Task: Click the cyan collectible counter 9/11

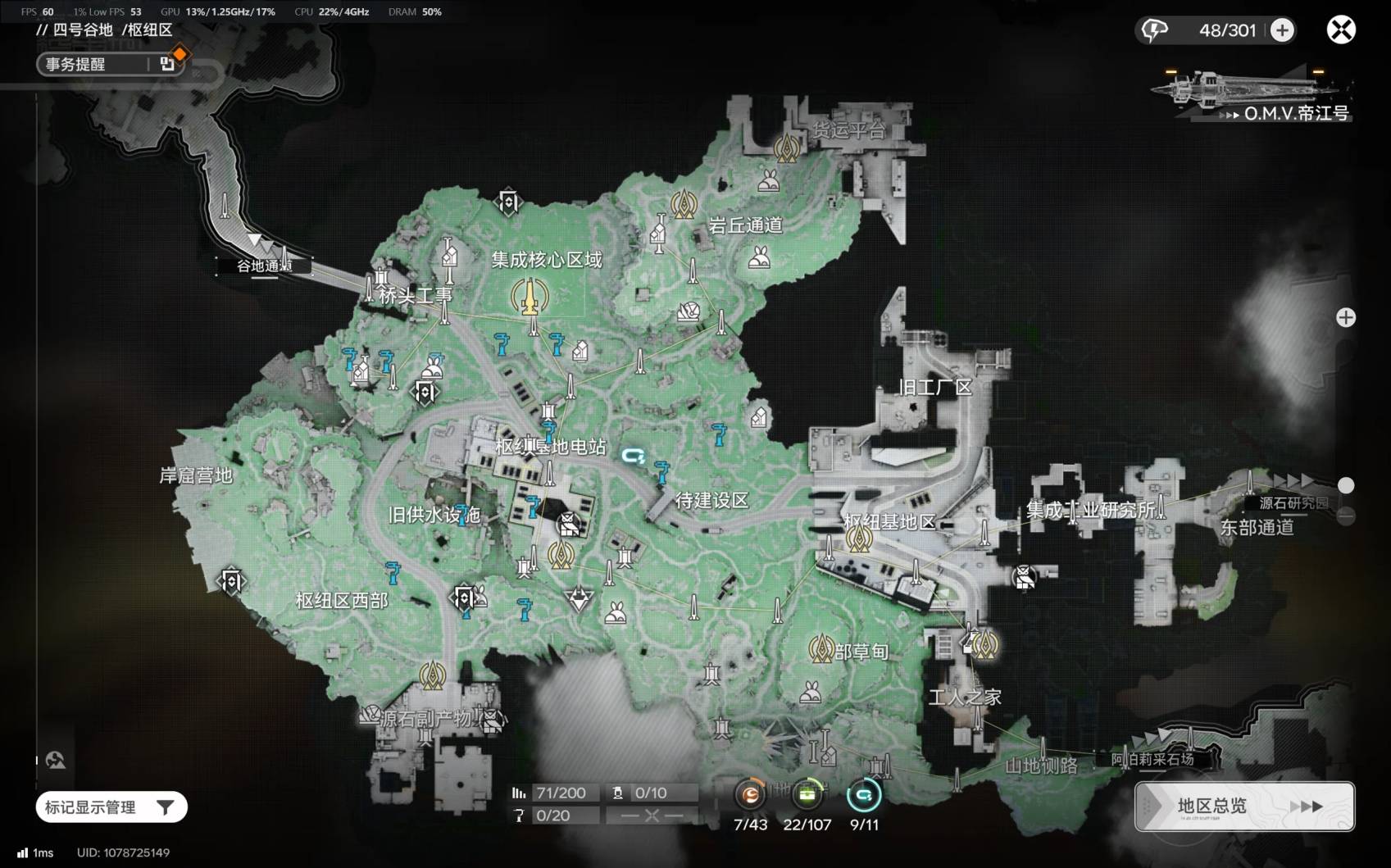Action: [x=864, y=794]
